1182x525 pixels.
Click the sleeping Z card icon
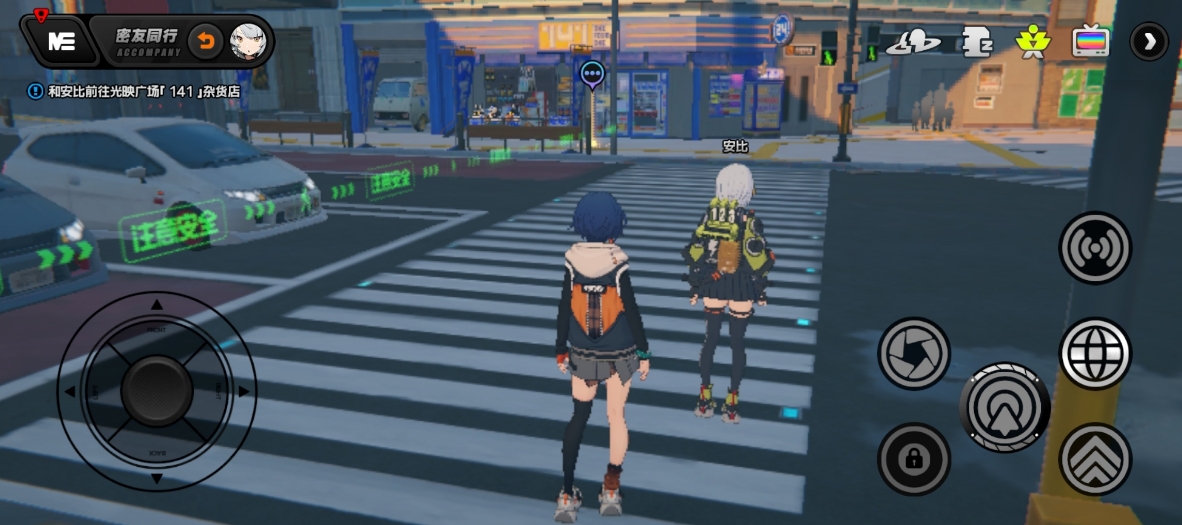pyautogui.click(x=976, y=42)
